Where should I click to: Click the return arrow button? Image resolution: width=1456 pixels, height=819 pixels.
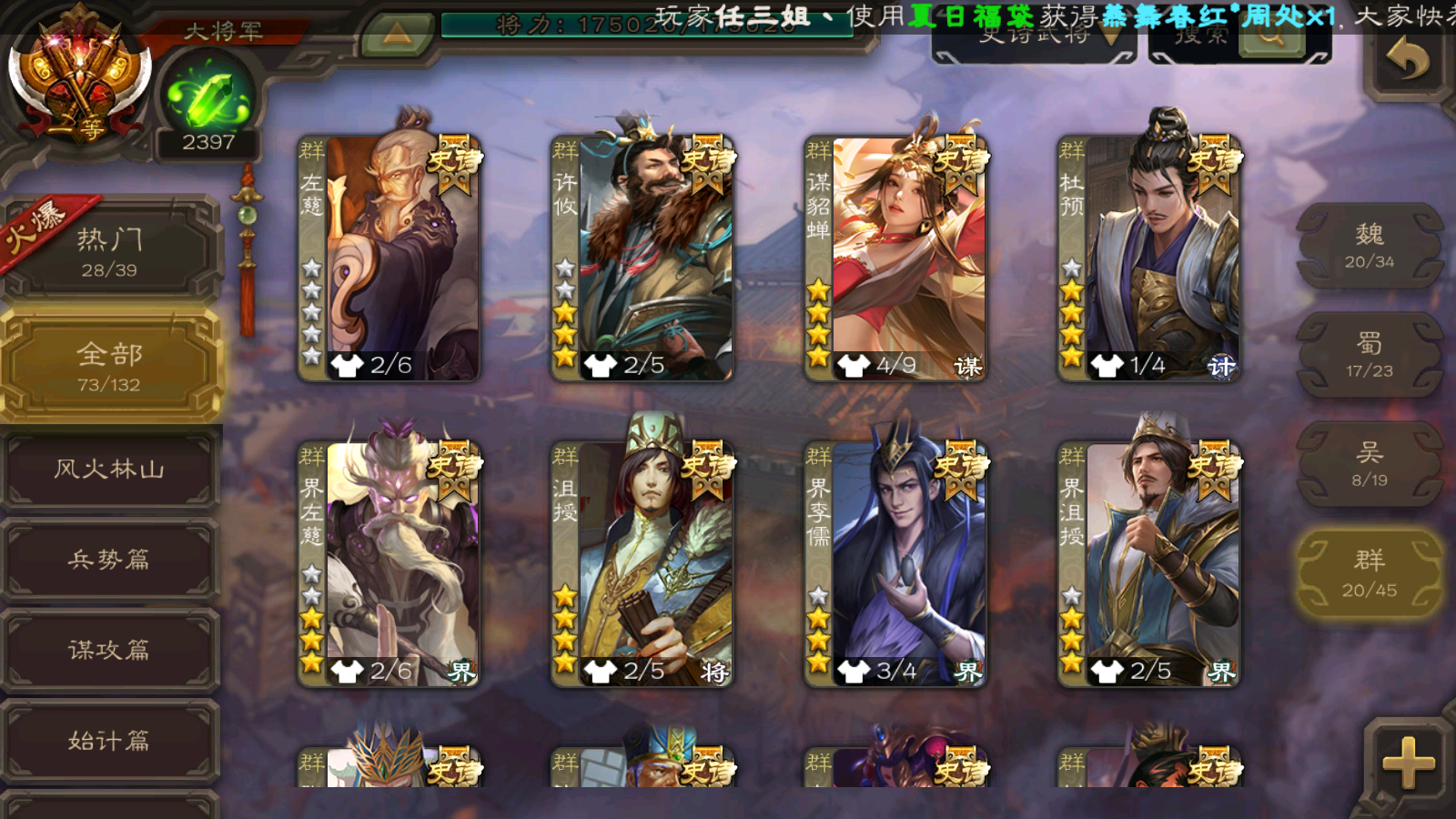point(1407,62)
